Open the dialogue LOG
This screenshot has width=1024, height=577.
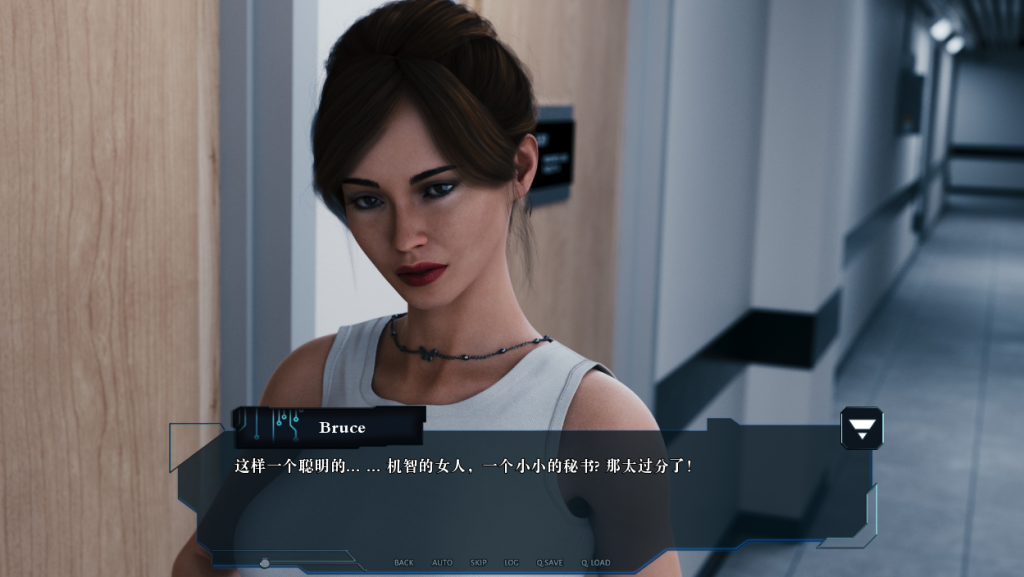512,563
